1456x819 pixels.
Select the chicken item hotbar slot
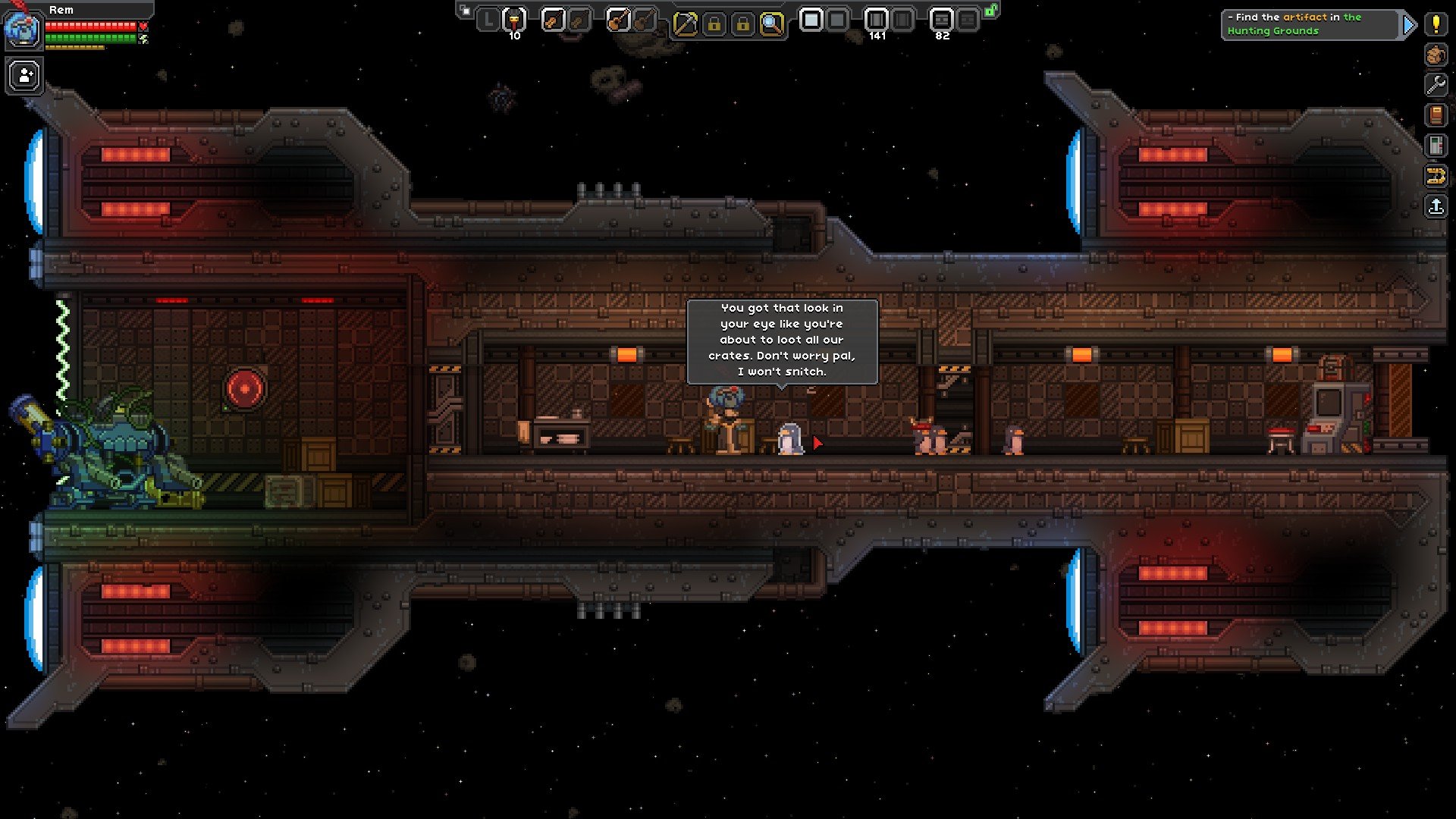[514, 20]
